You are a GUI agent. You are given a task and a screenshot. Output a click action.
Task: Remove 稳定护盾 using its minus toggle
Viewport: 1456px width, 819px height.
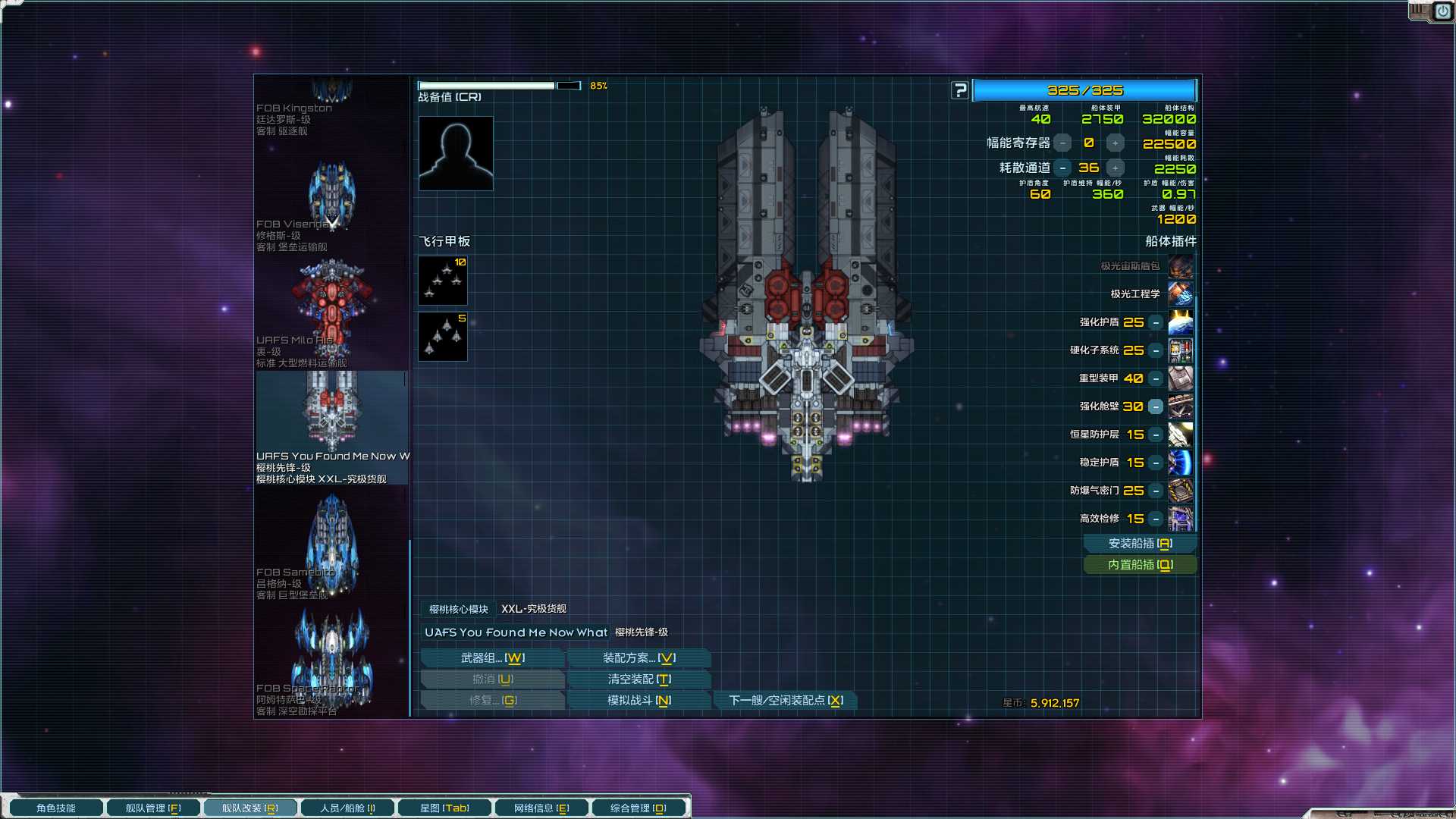1155,463
